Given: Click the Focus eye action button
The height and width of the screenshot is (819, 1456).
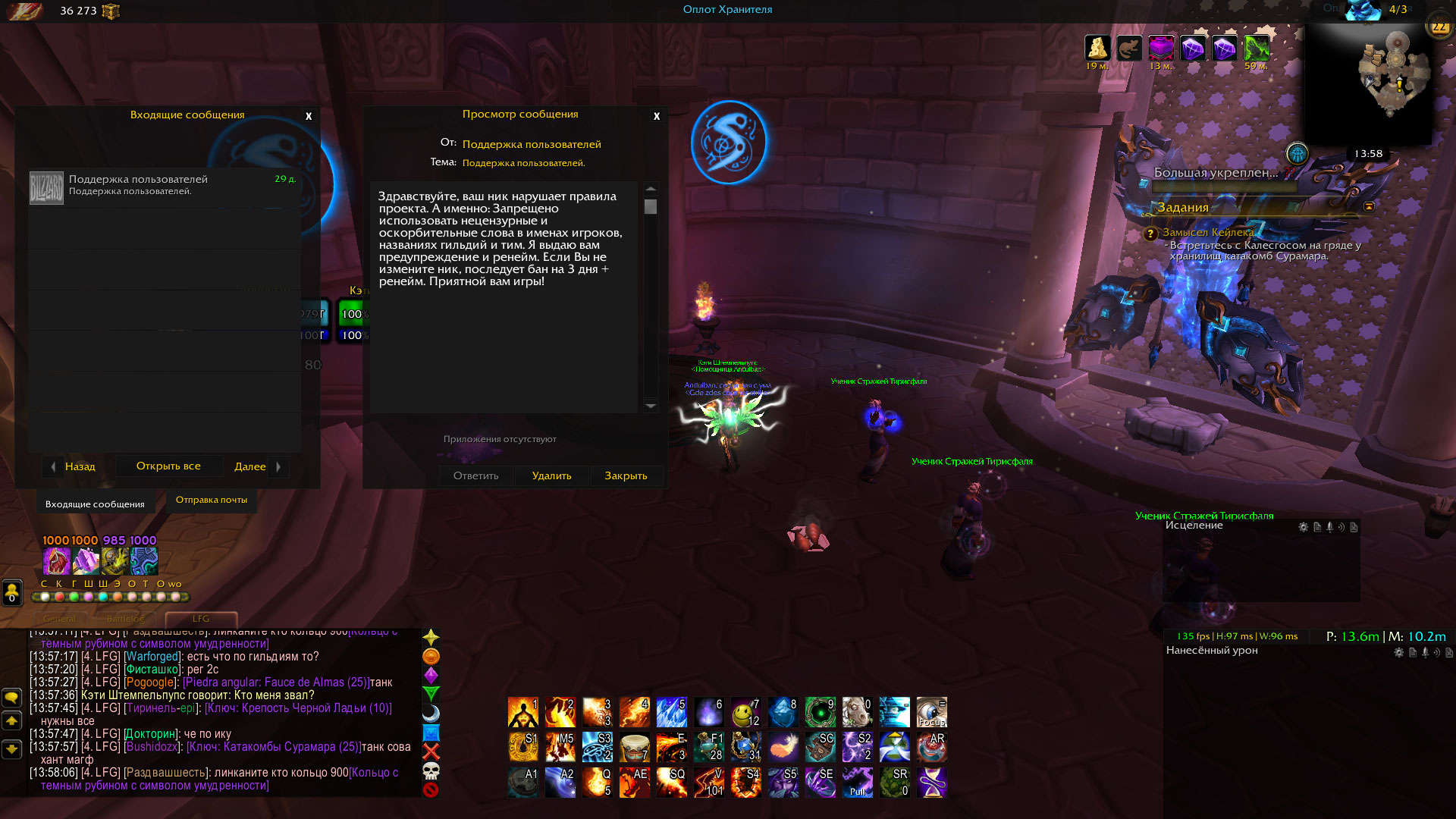Looking at the screenshot, I should click(932, 712).
